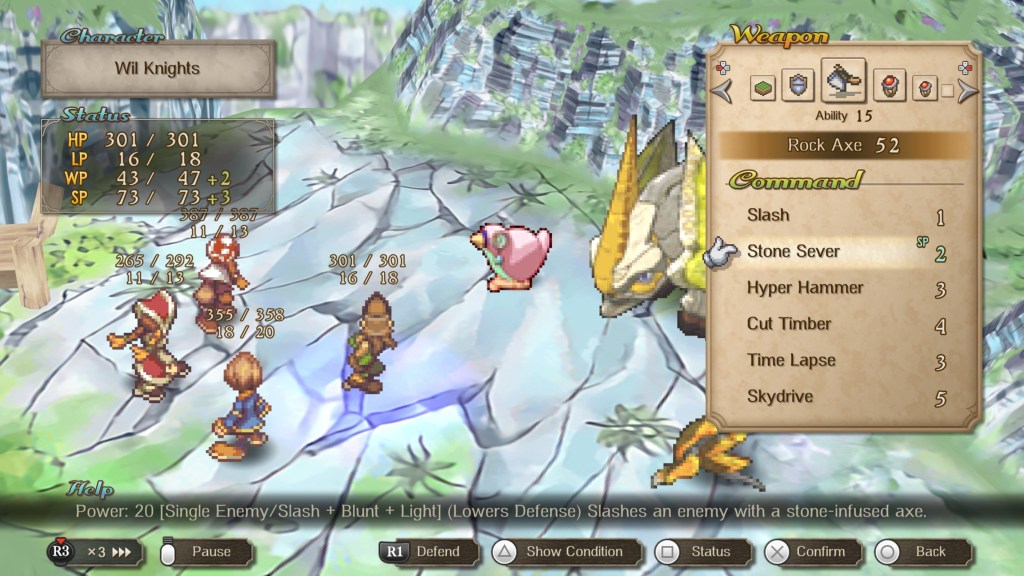Viewport: 1024px width, 576px height.
Task: Select the grass block terrain icon
Action: click(x=763, y=88)
